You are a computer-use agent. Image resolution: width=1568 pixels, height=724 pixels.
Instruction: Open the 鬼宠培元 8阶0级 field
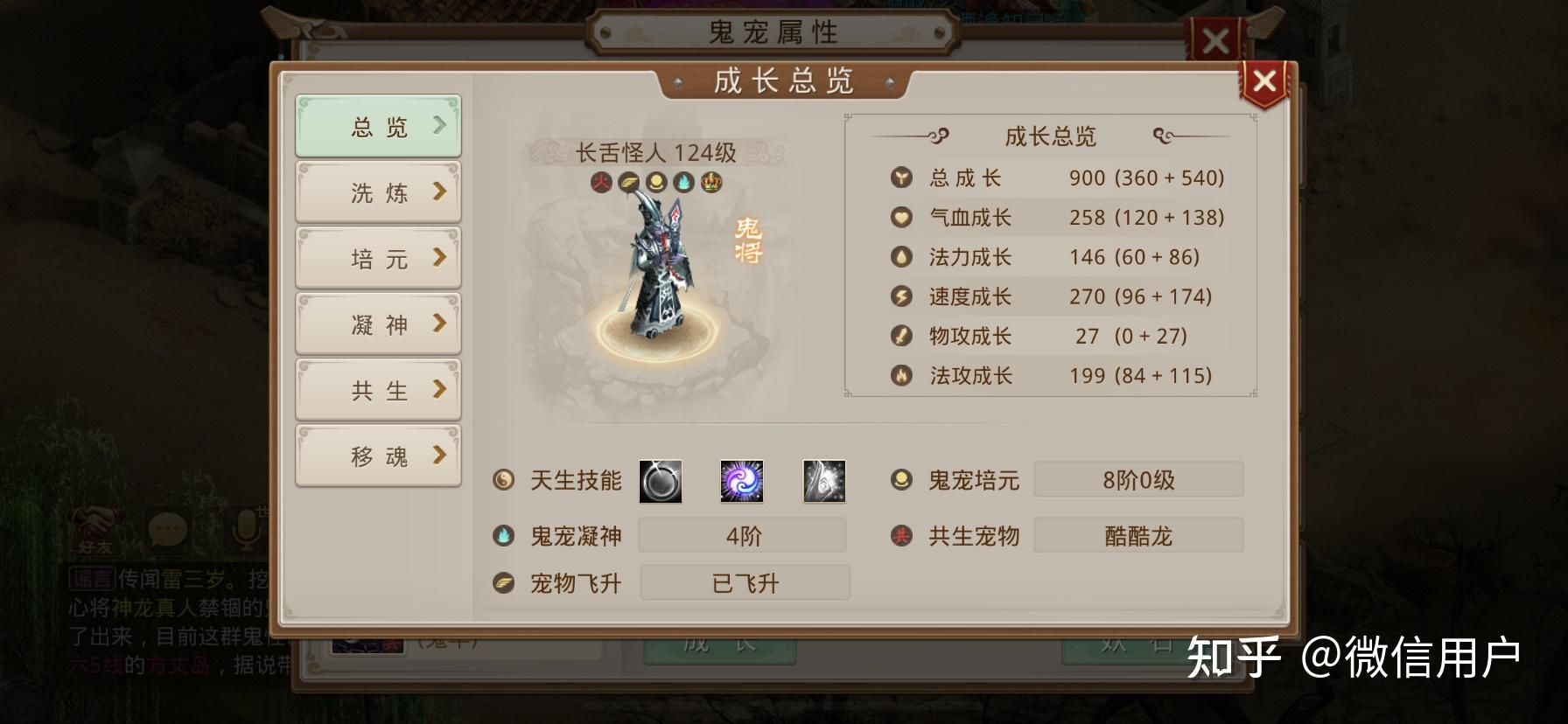click(x=1137, y=479)
